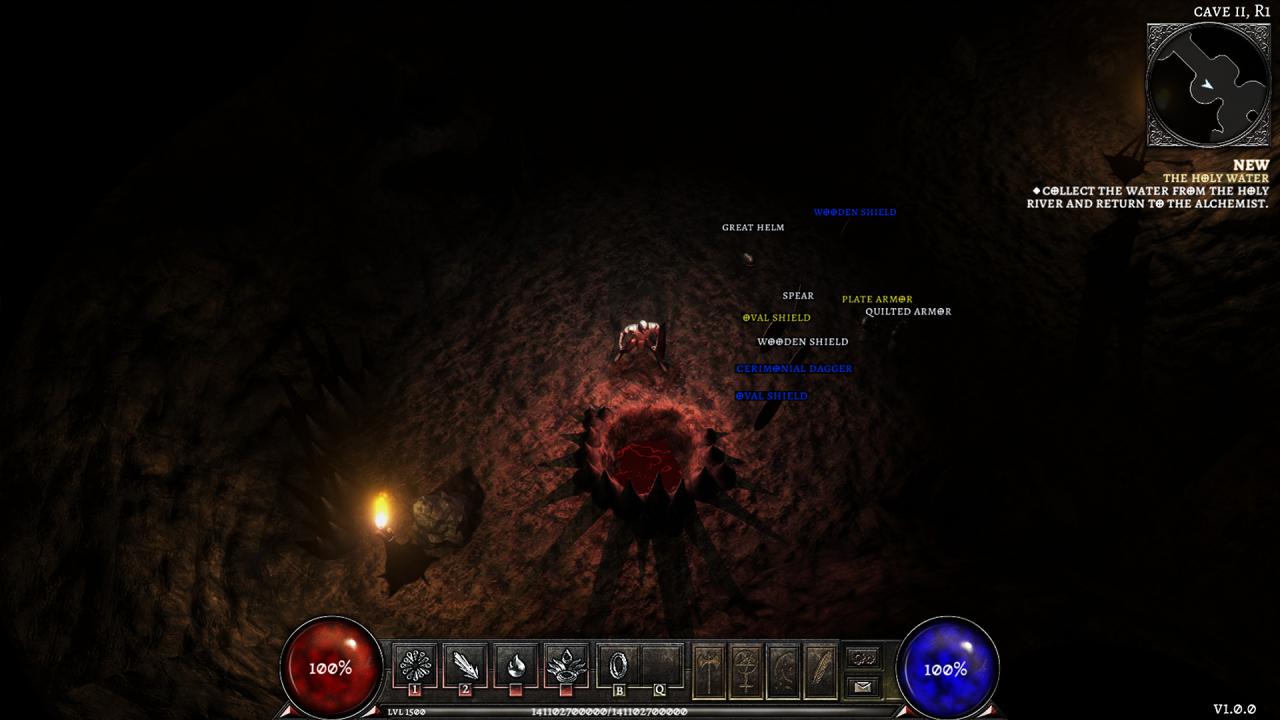This screenshot has height=720, width=1280.
Task: Pick up the Great Helm loot label
Action: tap(753, 228)
